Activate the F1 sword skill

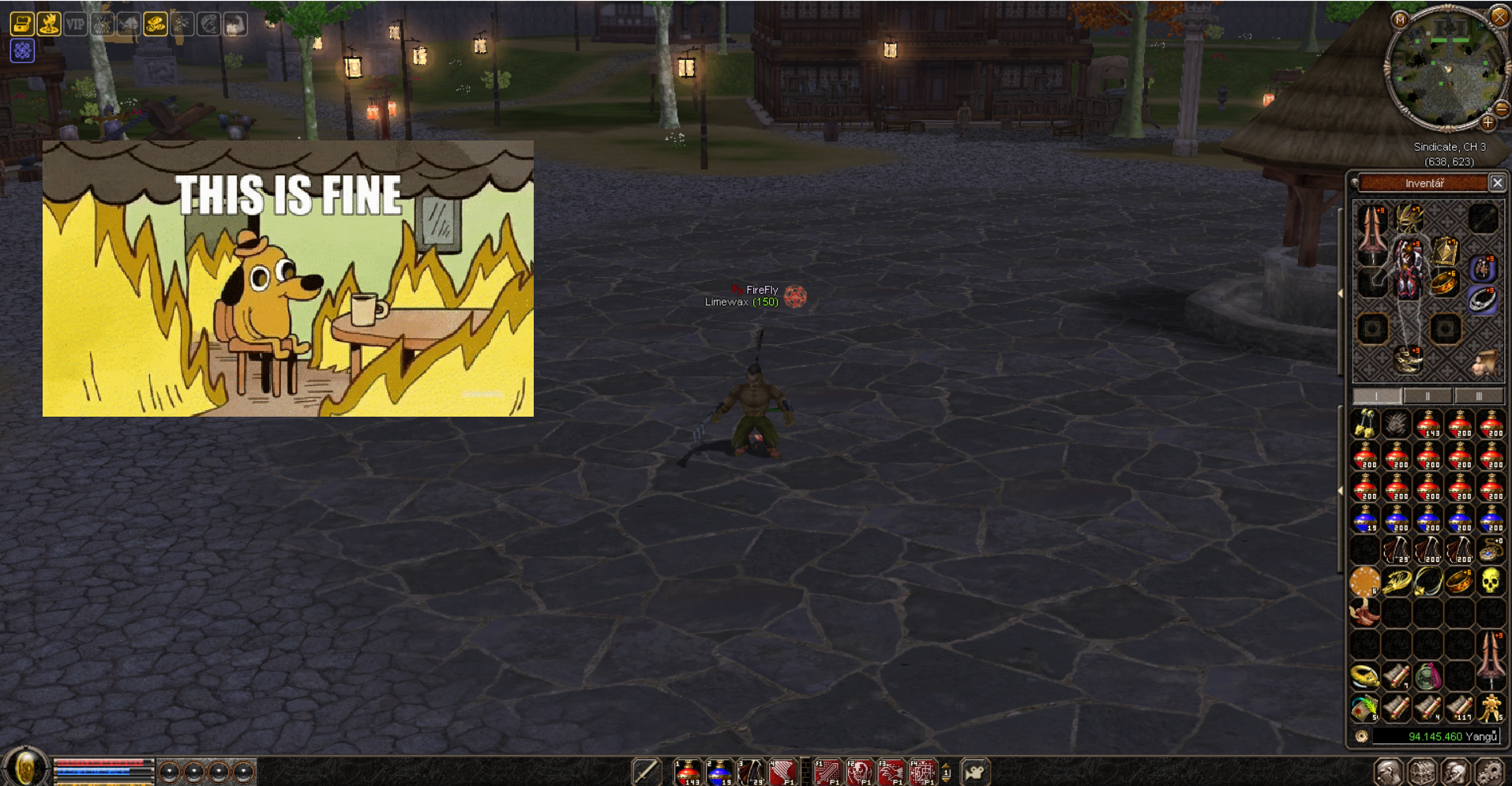click(827, 773)
